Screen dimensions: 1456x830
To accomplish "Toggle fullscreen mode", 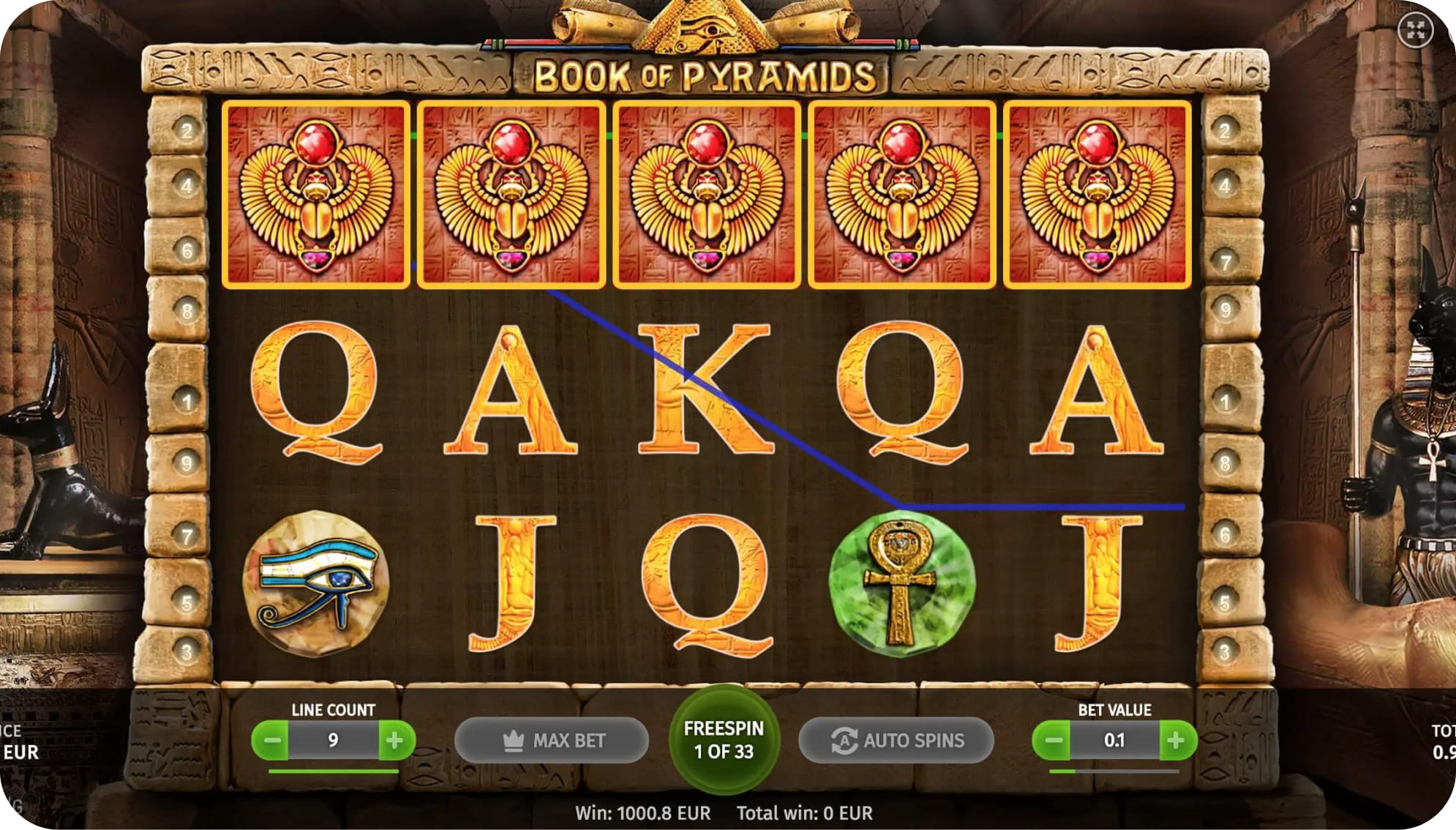I will coord(1415,31).
